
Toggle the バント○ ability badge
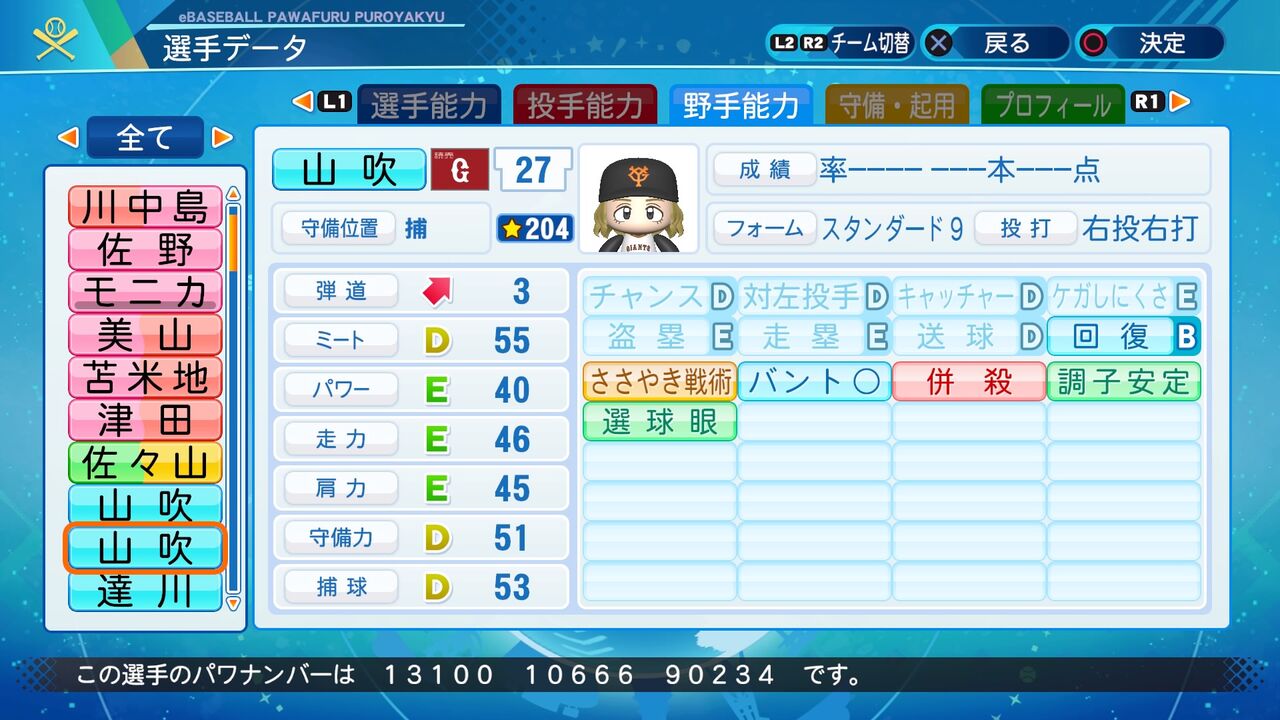[813, 382]
